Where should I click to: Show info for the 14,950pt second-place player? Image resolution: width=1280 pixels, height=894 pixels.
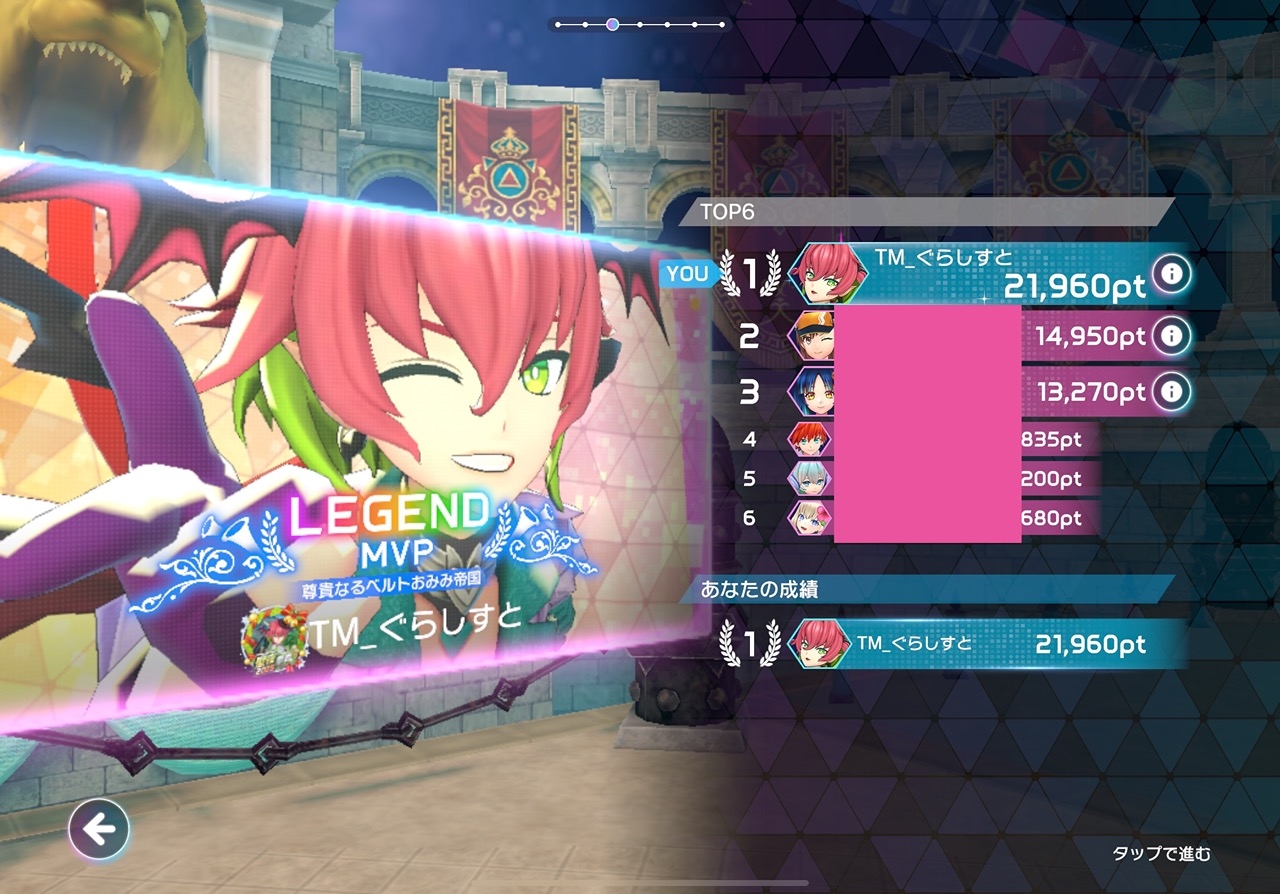[x=1171, y=336]
